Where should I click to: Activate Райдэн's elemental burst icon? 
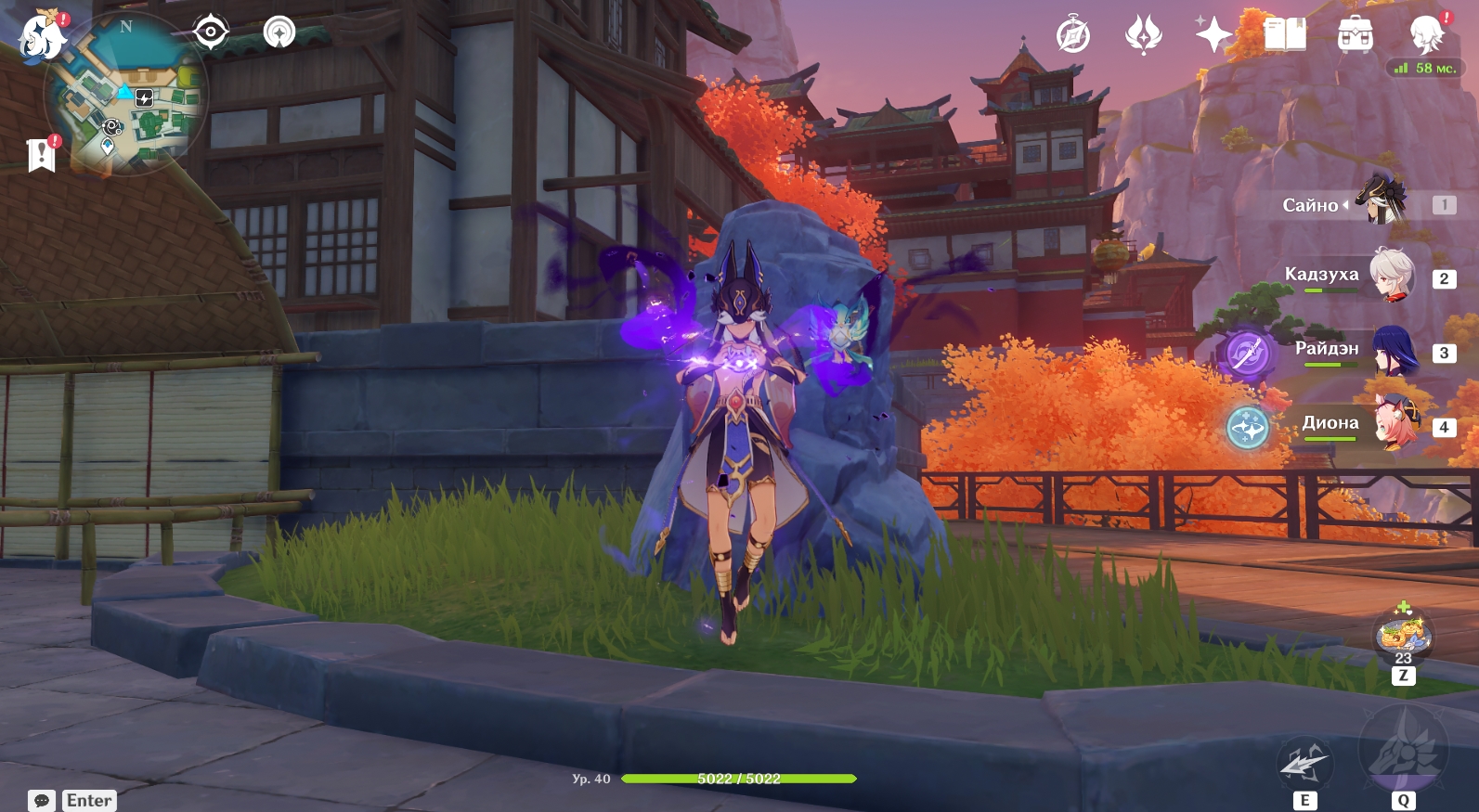pyautogui.click(x=1247, y=354)
